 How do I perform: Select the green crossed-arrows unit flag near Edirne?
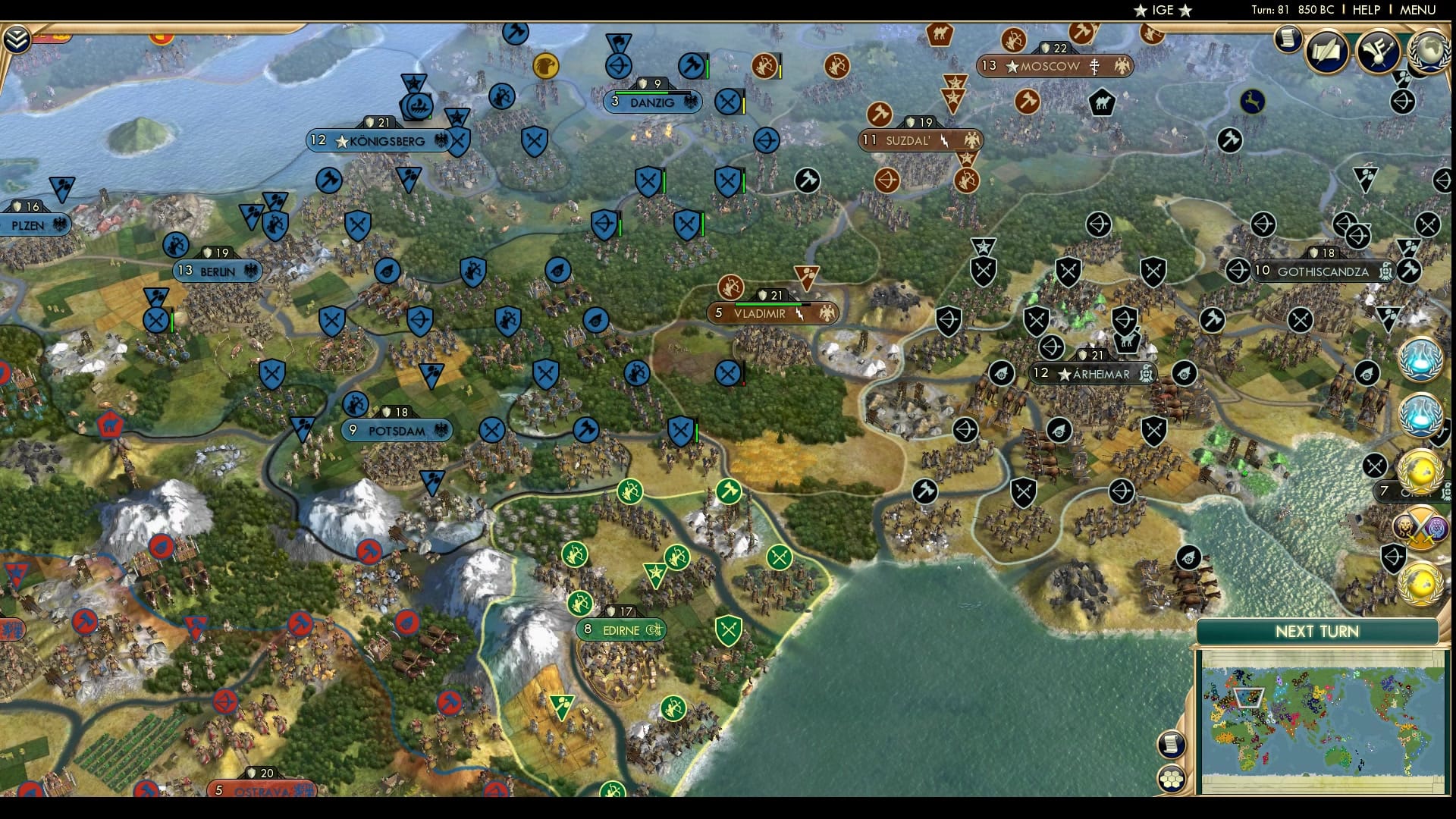(x=780, y=556)
